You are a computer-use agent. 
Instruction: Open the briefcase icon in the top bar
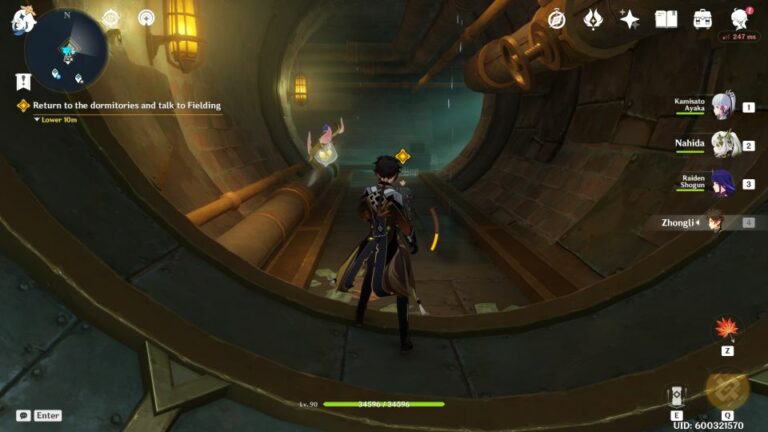703,19
